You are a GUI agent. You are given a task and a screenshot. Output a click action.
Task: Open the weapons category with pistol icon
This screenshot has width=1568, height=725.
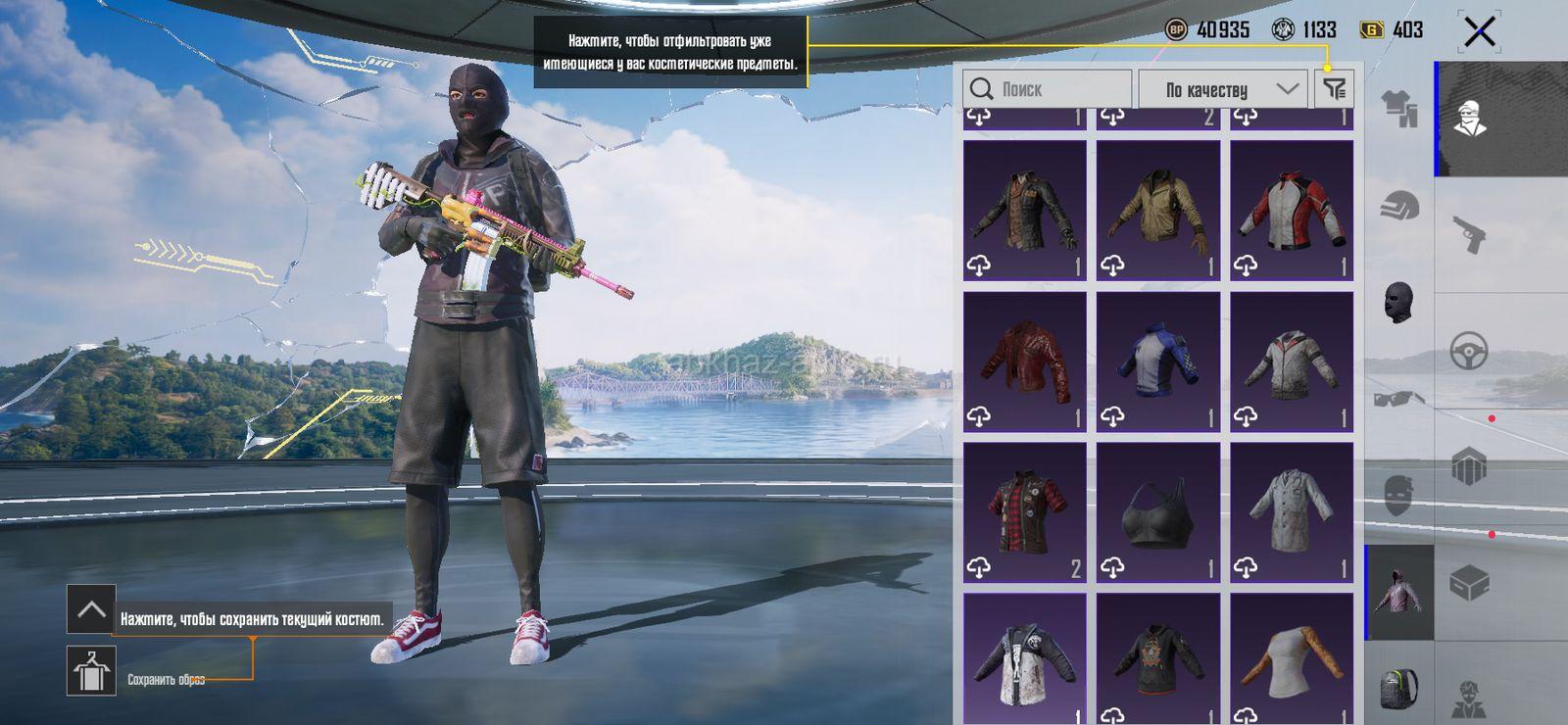[x=1469, y=234]
